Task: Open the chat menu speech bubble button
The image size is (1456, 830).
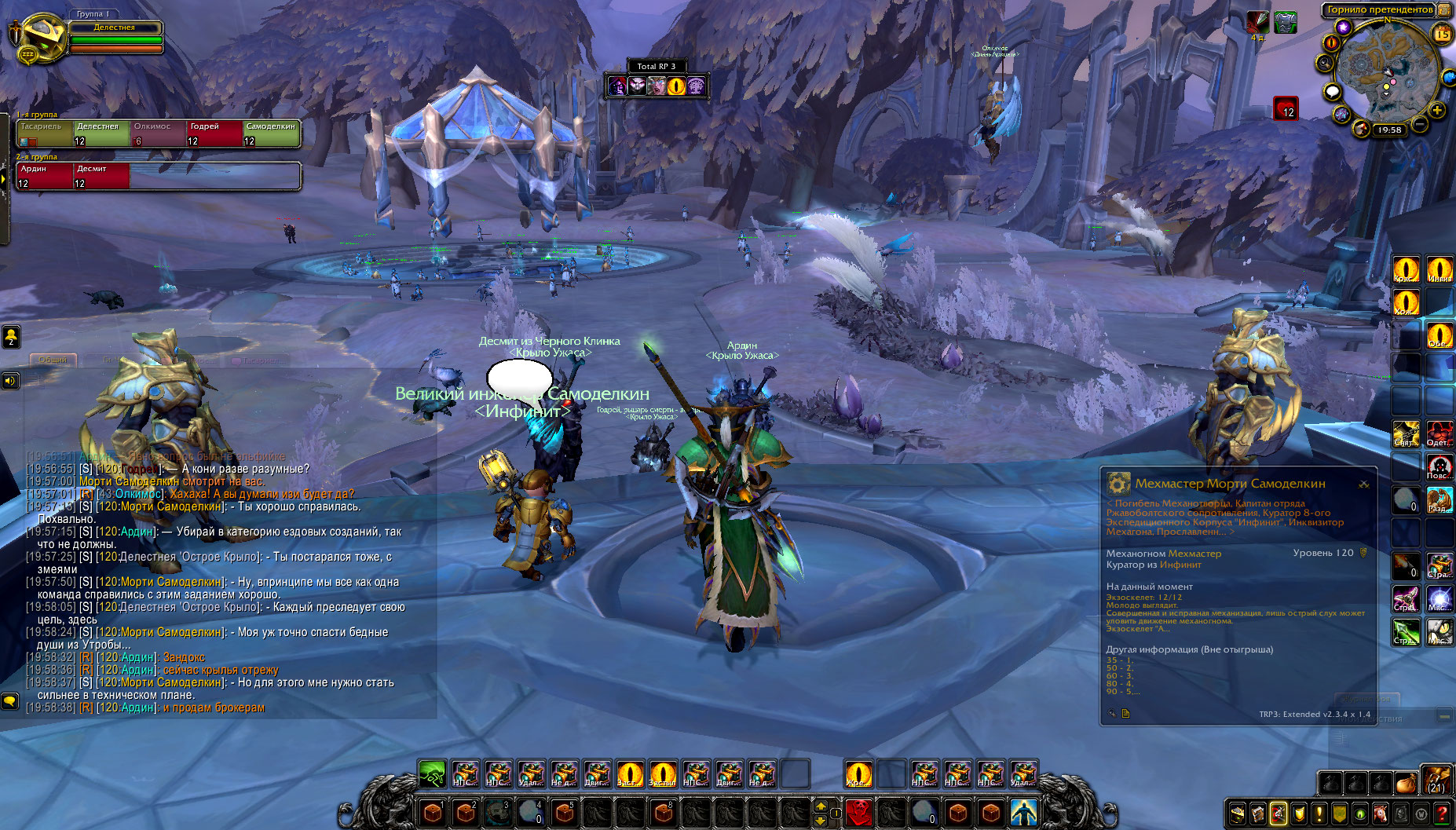Action: pos(10,700)
